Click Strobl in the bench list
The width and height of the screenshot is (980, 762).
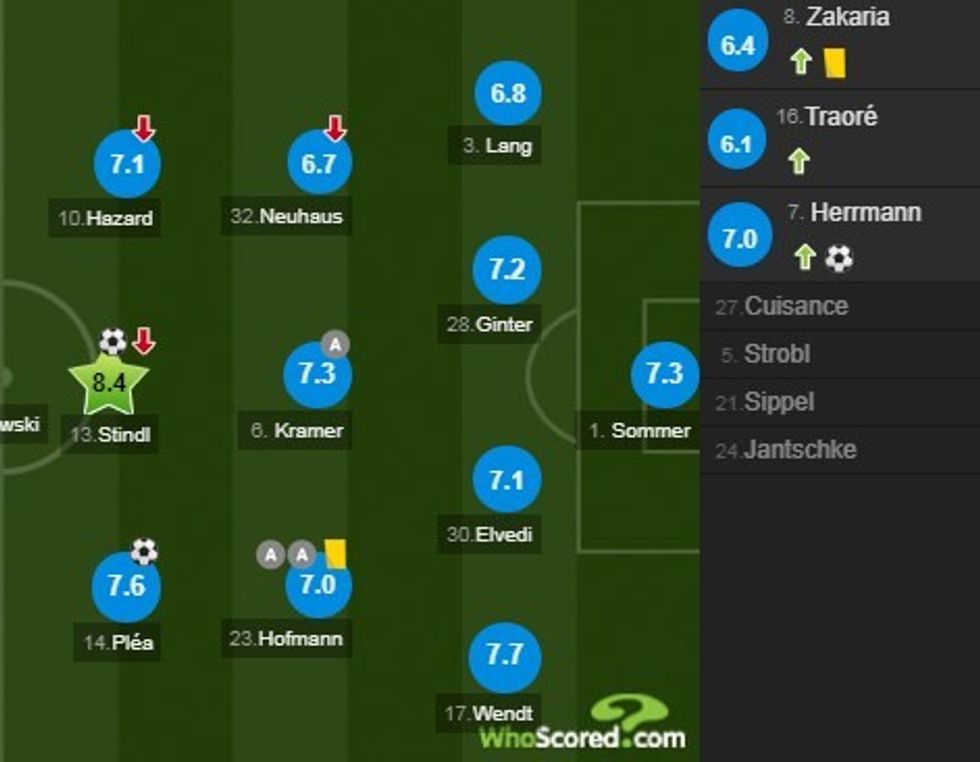[x=777, y=354]
